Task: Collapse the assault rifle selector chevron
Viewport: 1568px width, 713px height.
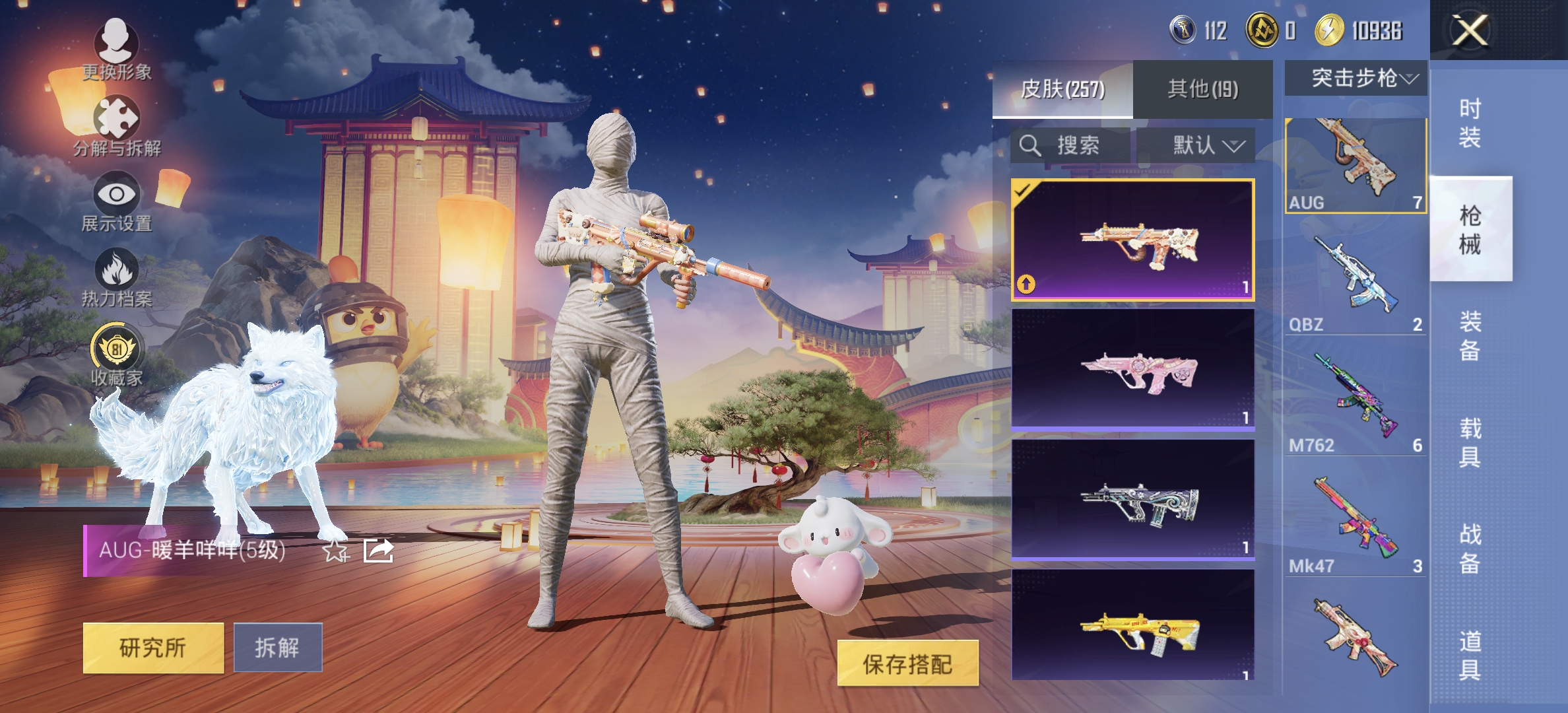Action: pyautogui.click(x=1409, y=78)
